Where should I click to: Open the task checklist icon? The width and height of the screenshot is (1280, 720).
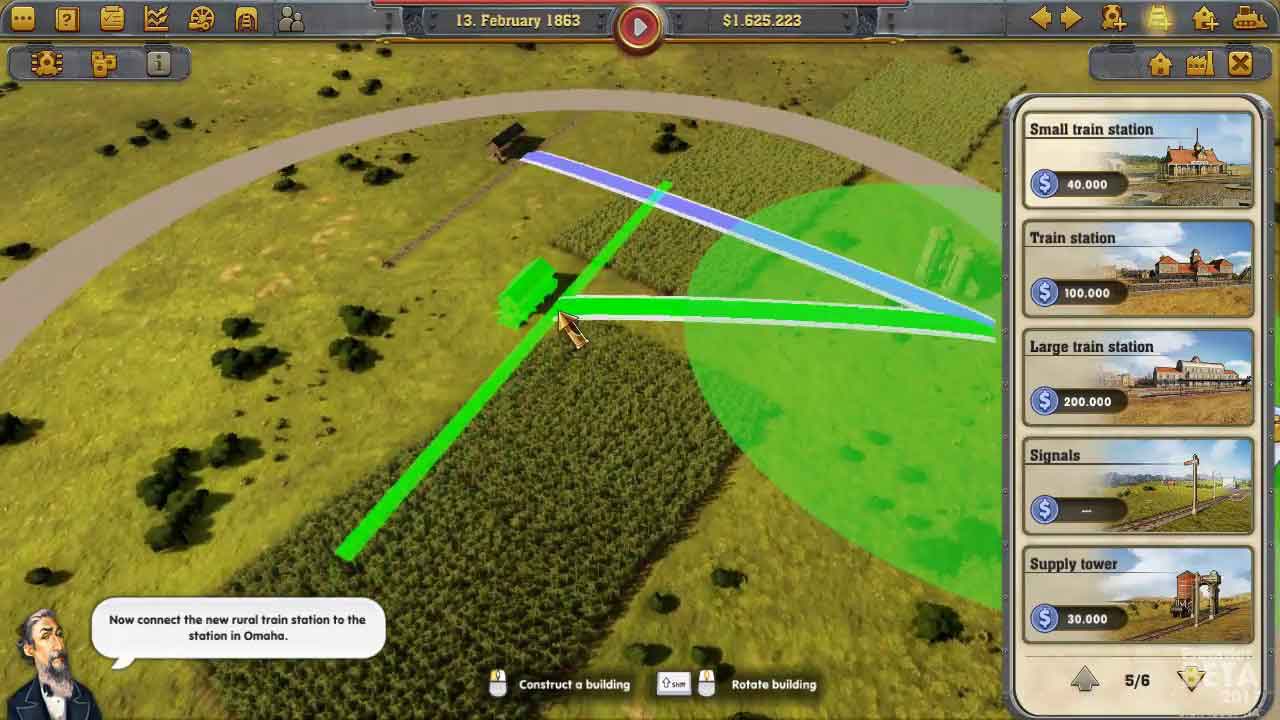tap(112, 18)
